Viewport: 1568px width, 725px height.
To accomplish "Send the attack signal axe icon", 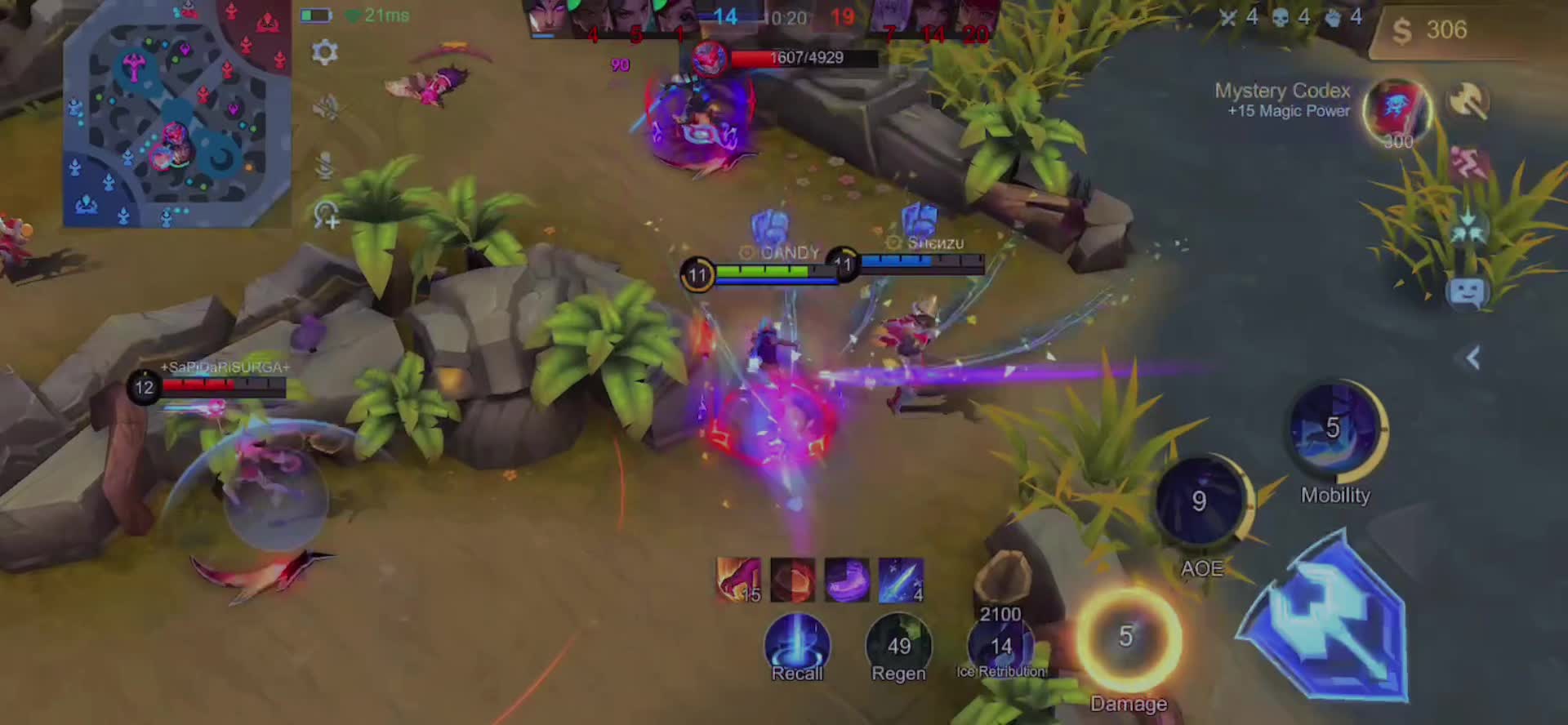I will coord(1468,101).
